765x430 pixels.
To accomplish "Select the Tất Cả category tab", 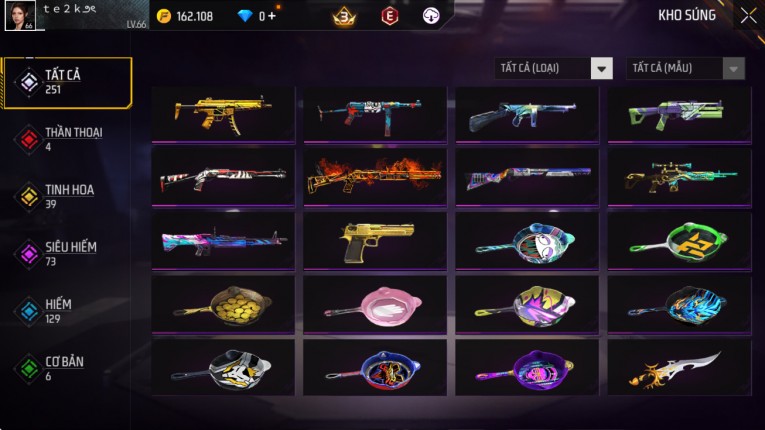I will [x=68, y=82].
